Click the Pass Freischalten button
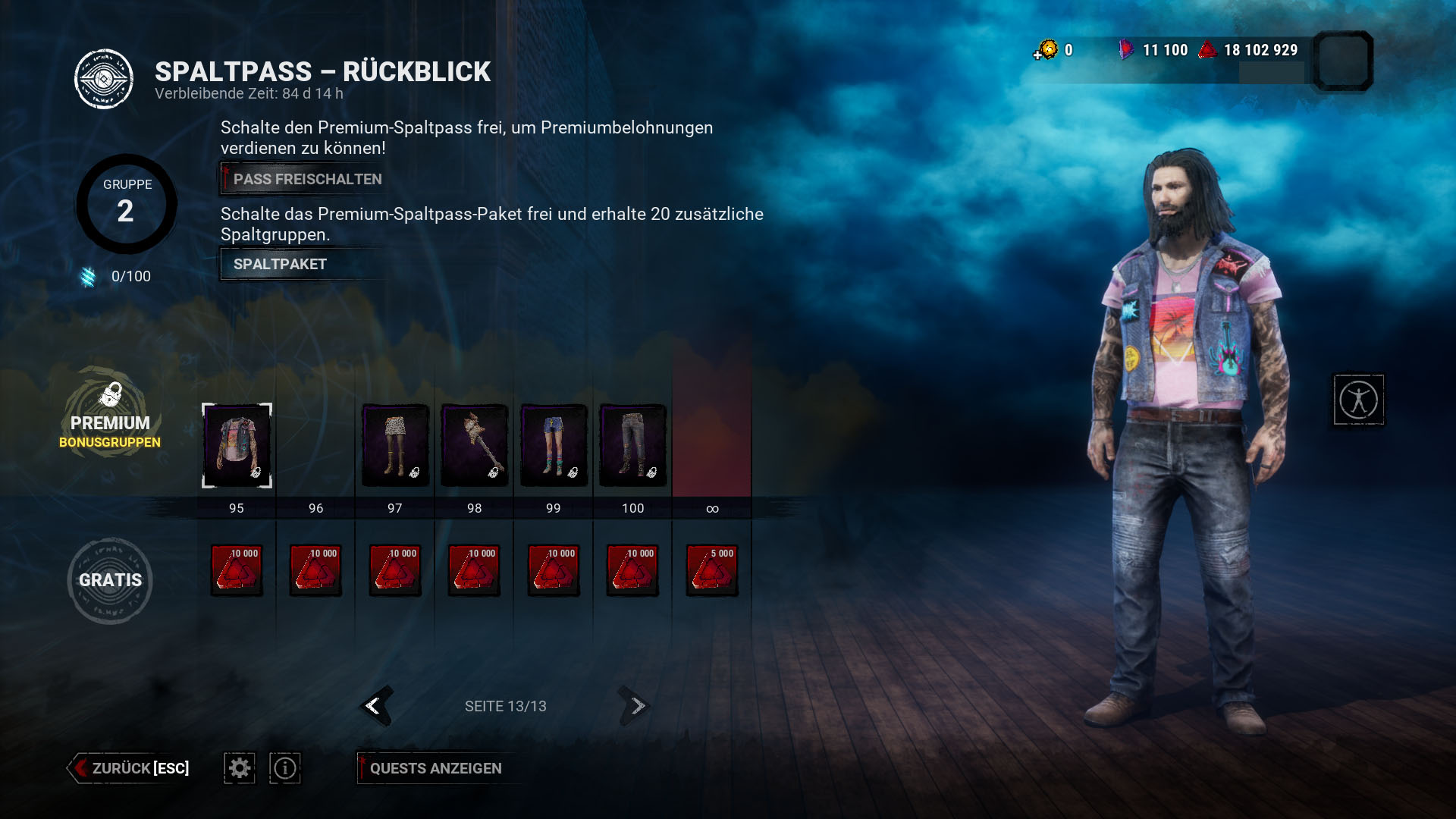1456x819 pixels. [x=302, y=178]
